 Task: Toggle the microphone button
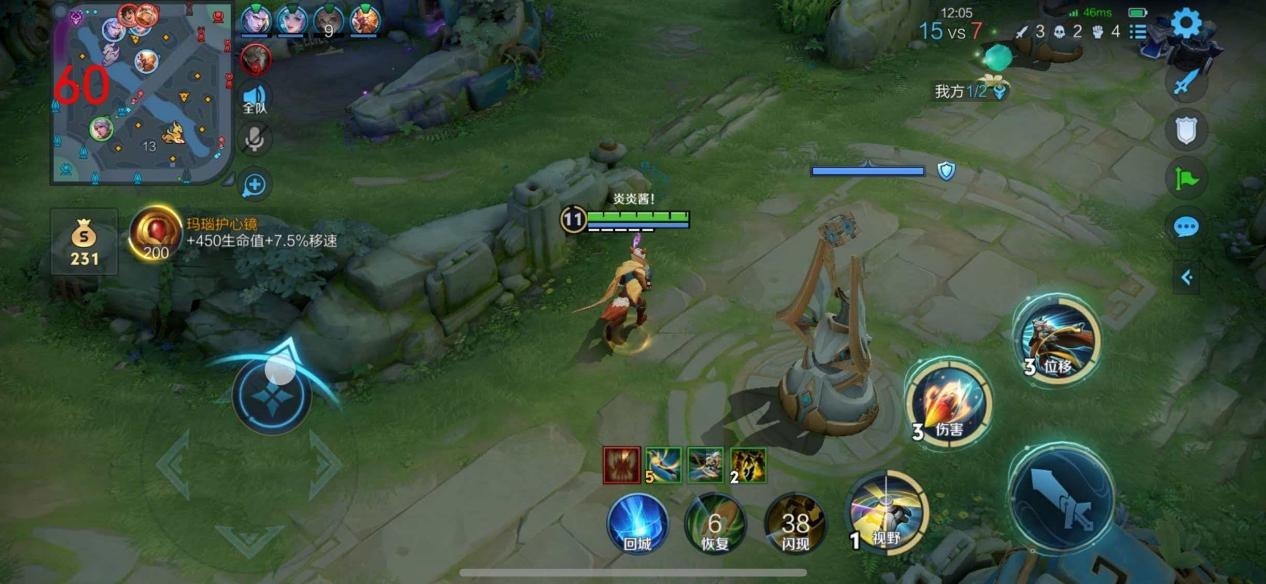[255, 140]
